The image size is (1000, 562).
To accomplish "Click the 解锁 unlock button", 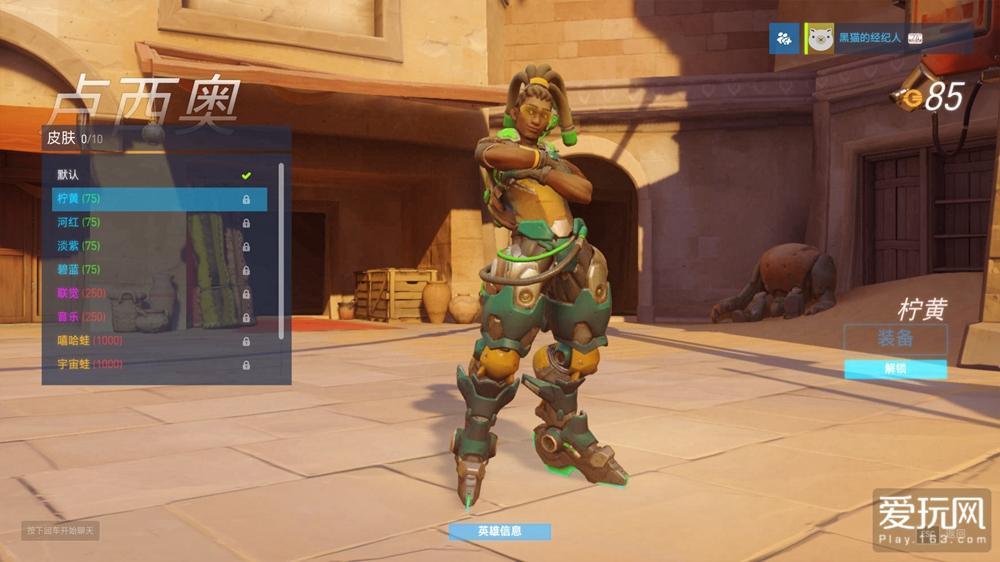I will pyautogui.click(x=895, y=369).
